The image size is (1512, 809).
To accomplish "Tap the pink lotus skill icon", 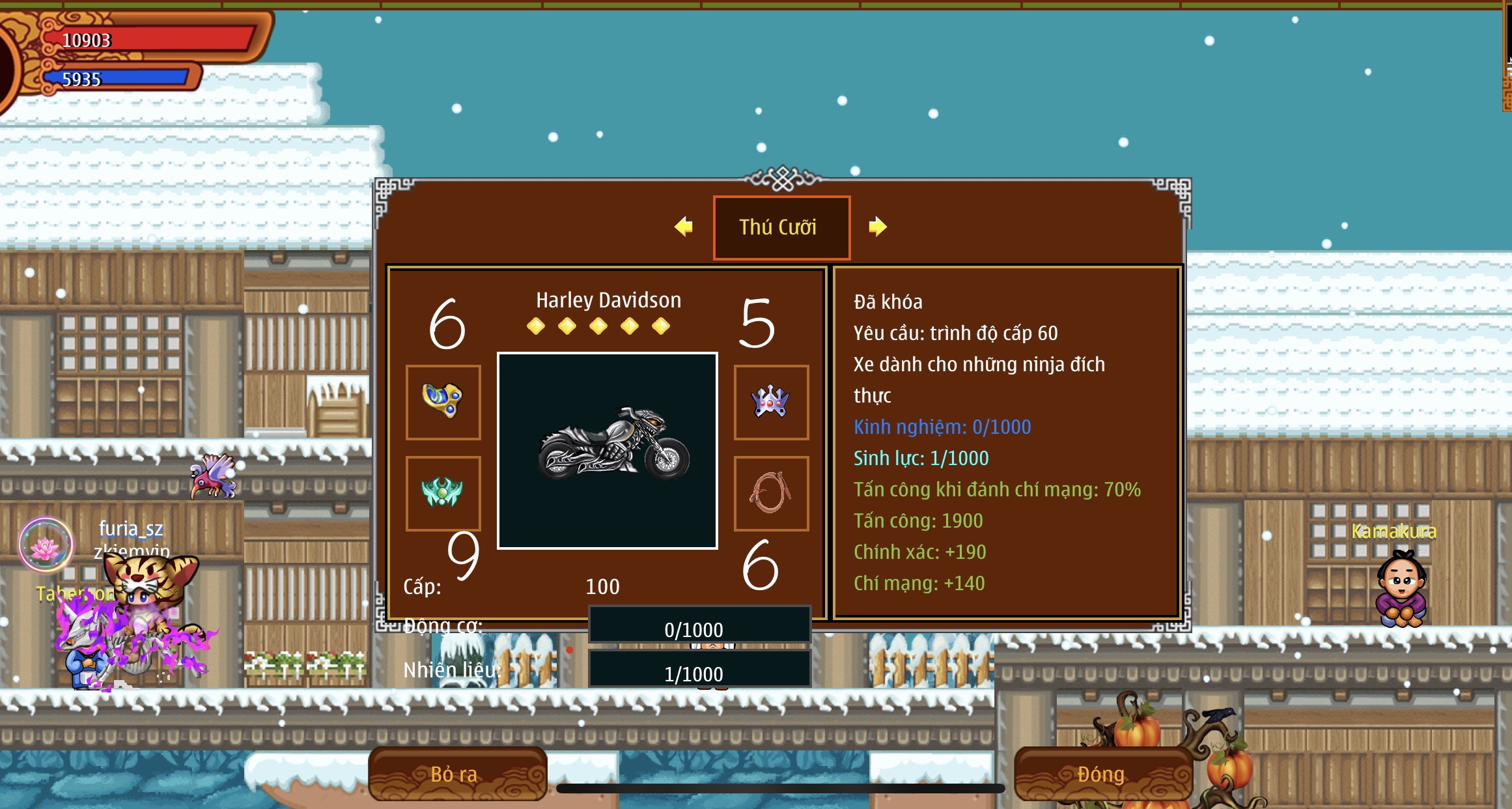I will 46,546.
